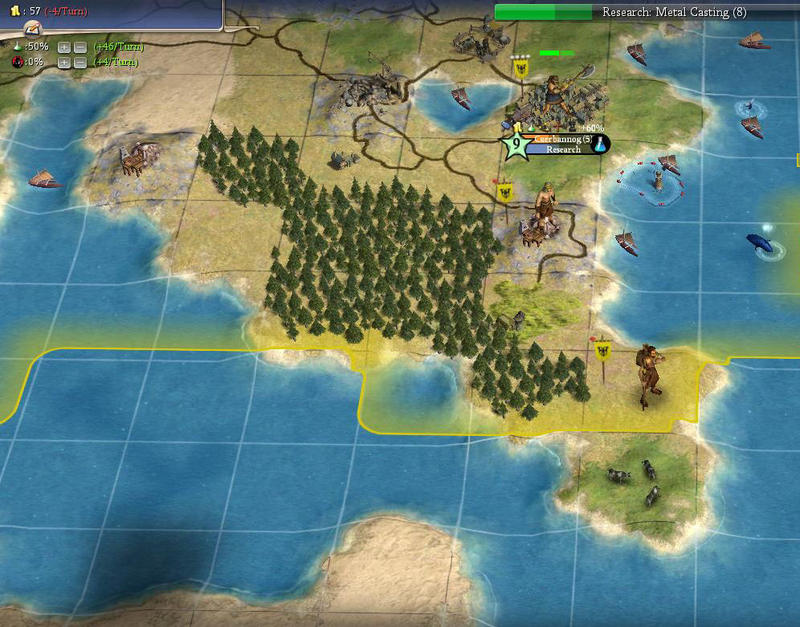Open the research bar showing Metal Casting

point(646,12)
